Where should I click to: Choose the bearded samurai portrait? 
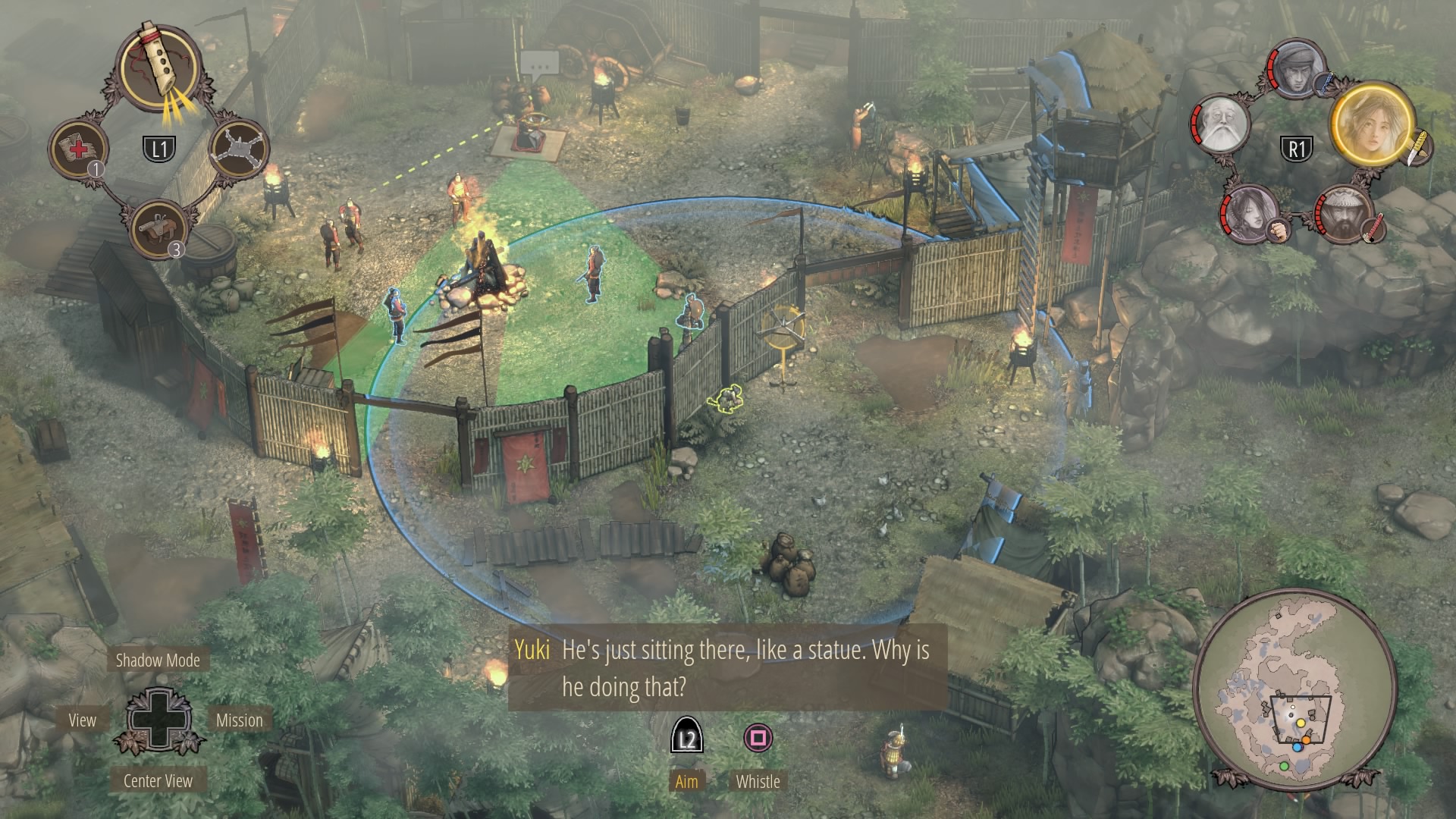1344,214
